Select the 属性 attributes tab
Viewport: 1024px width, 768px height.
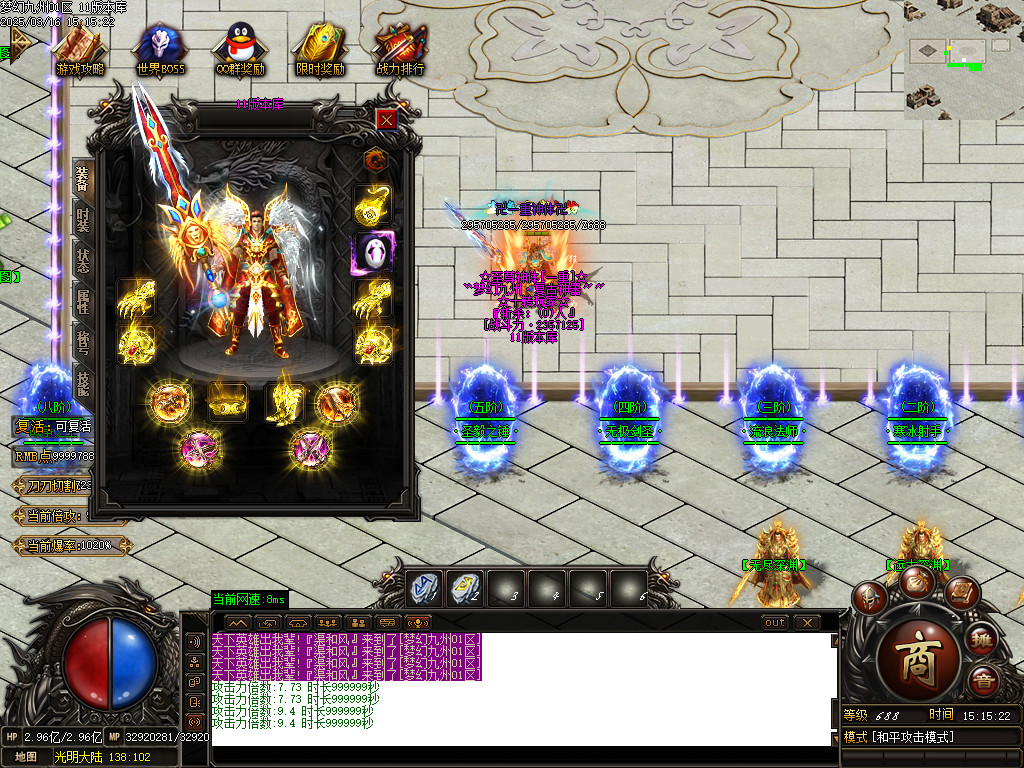point(84,304)
